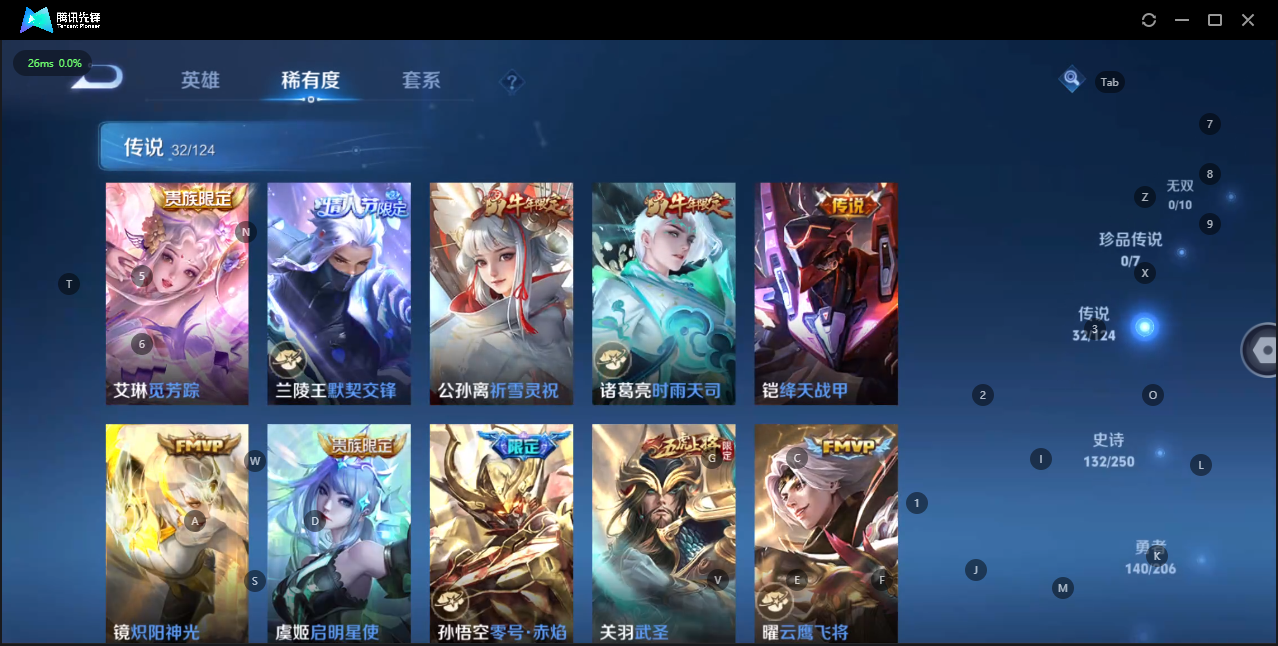1278x646 pixels.
Task: Open the question mark help icon
Action: pos(512,82)
